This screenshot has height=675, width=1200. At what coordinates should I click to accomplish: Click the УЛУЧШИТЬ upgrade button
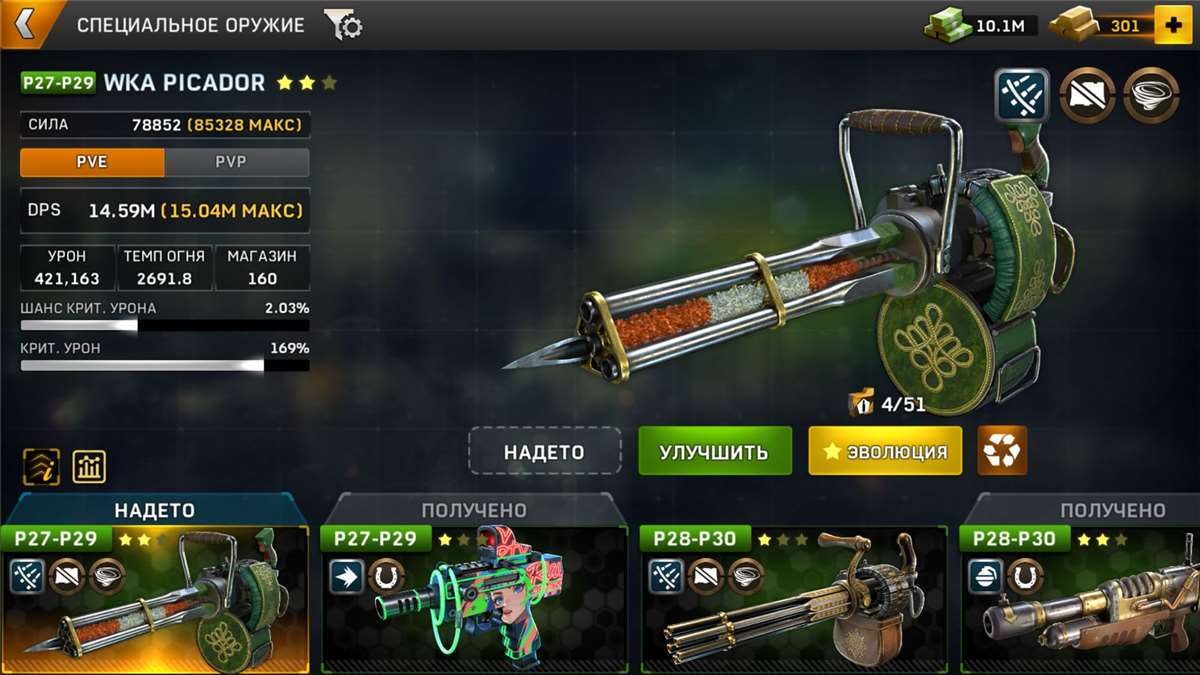click(714, 451)
